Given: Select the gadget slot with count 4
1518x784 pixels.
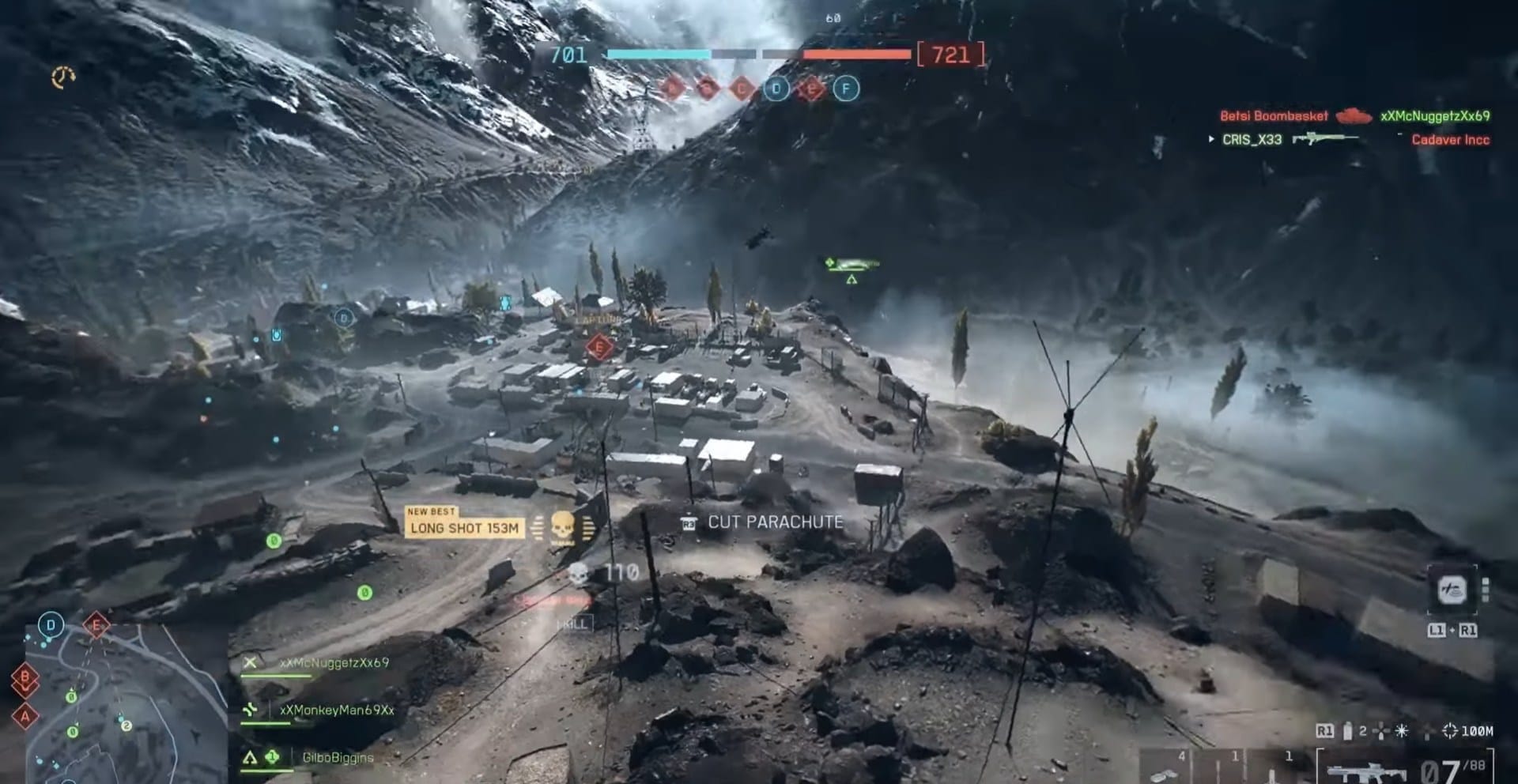Looking at the screenshot, I should click(x=1166, y=767).
